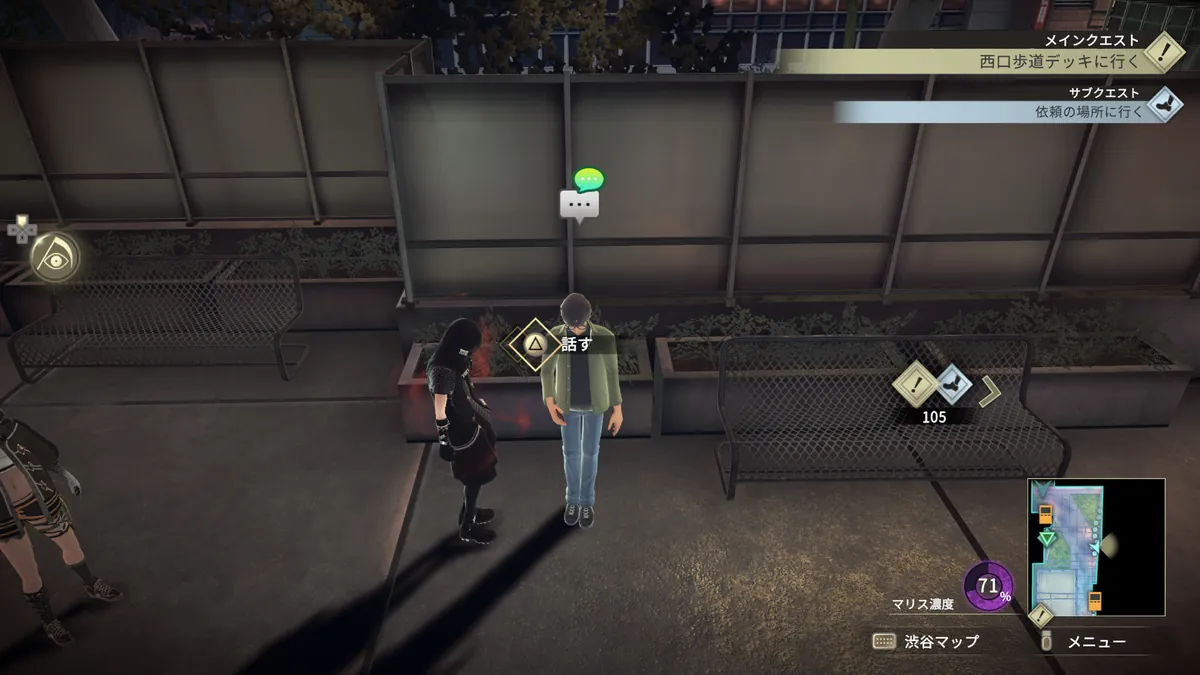The height and width of the screenshot is (675, 1200).
Task: Click the speech bubble above the NPC
Action: pyautogui.click(x=580, y=204)
